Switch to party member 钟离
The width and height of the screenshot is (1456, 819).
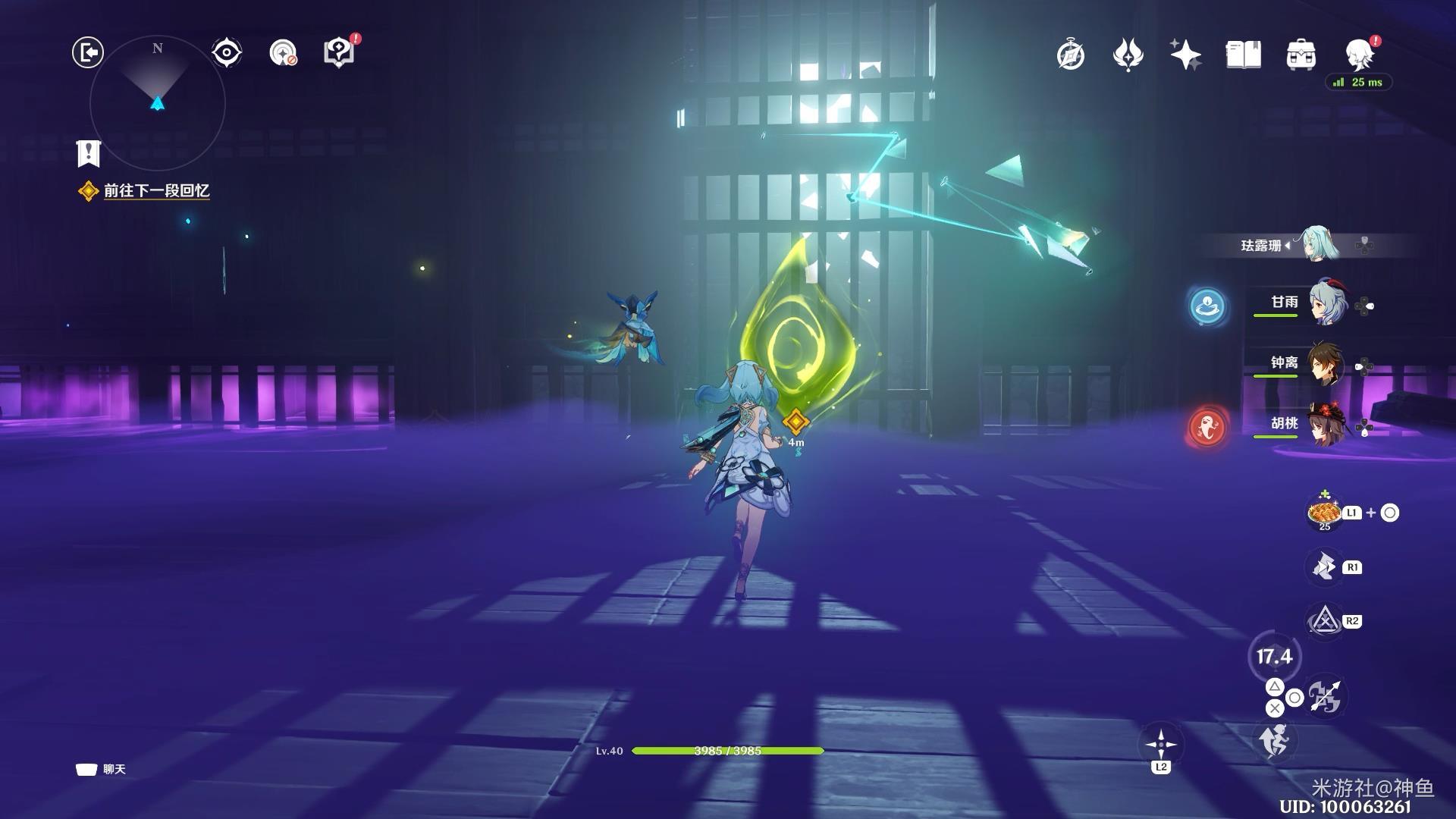1325,364
